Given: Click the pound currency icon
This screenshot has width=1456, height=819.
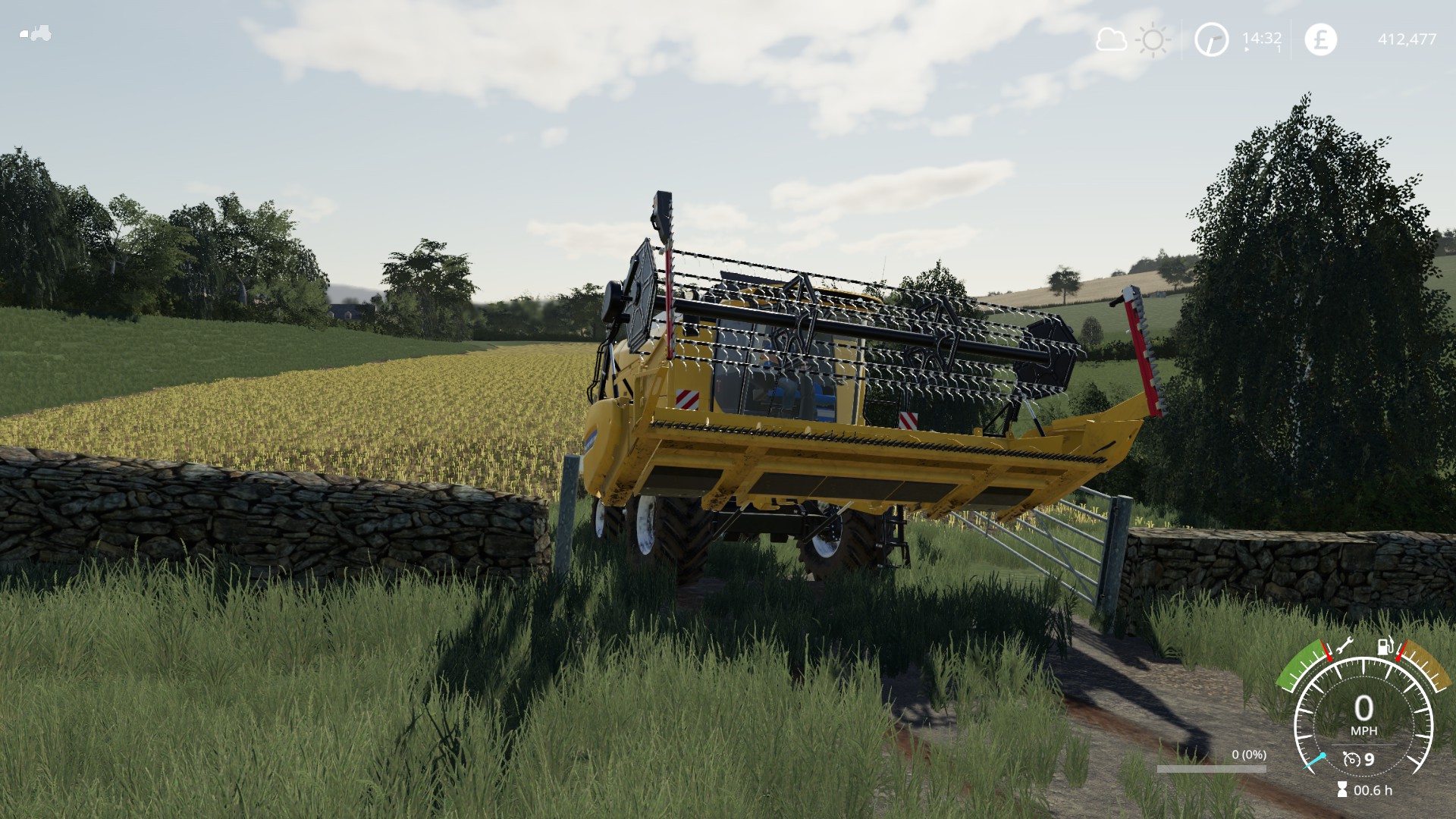Looking at the screenshot, I should (1320, 39).
